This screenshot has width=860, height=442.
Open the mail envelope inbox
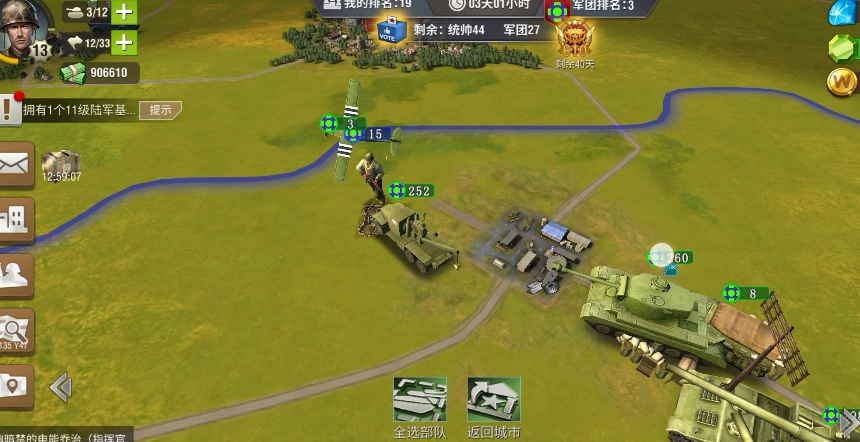[x=15, y=165]
